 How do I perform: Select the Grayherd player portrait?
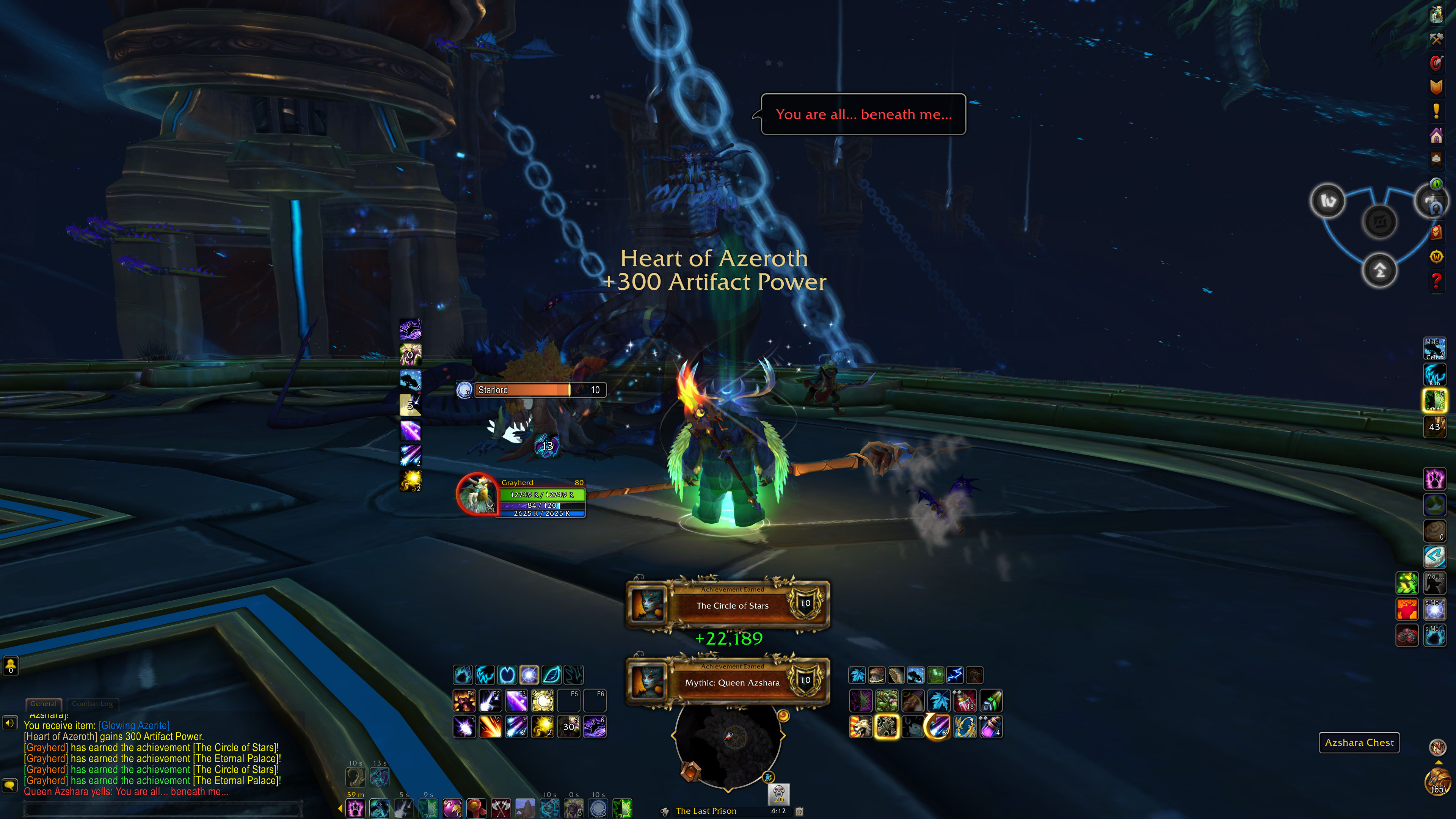click(477, 493)
